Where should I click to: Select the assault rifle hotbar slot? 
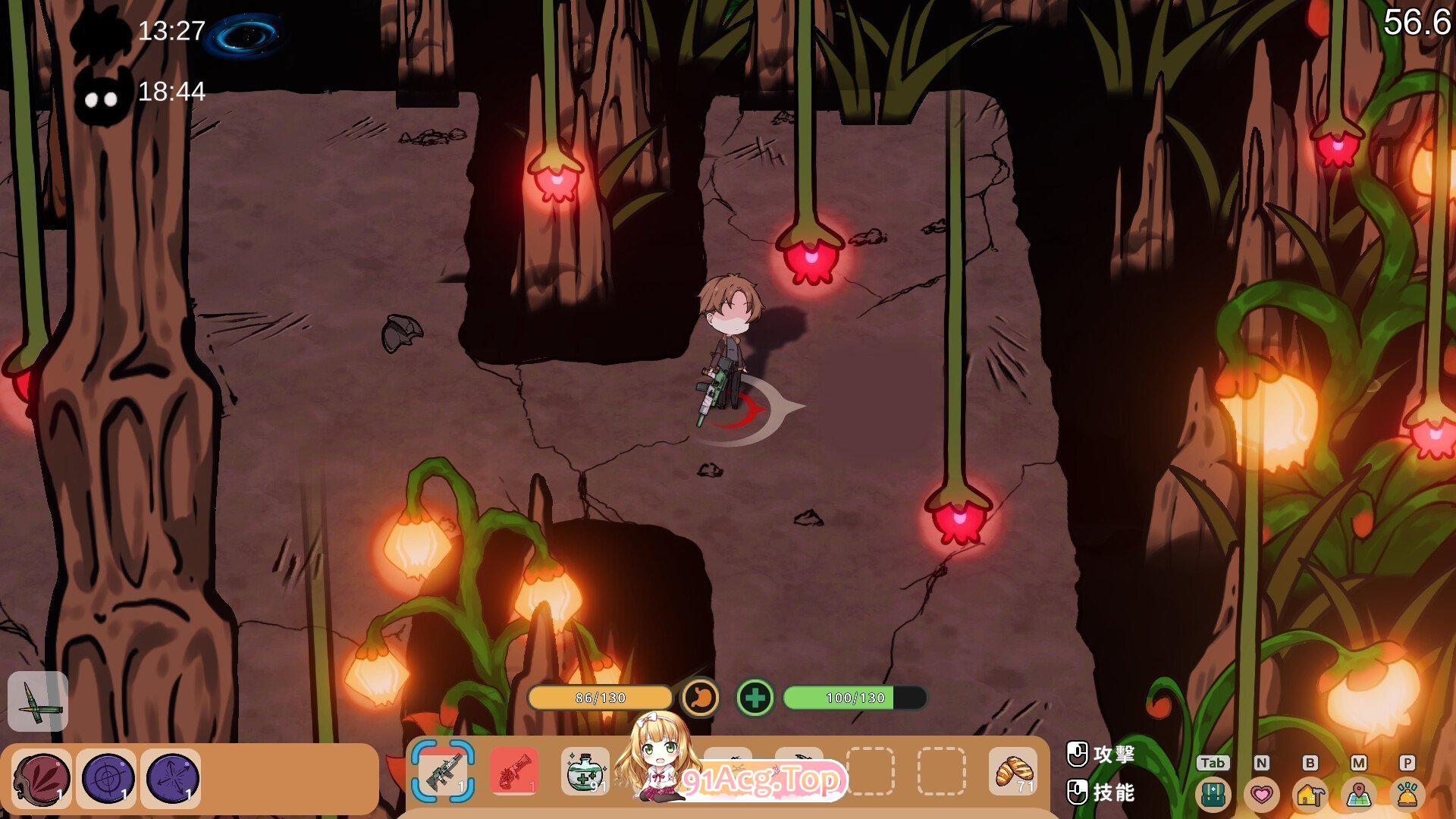444,772
